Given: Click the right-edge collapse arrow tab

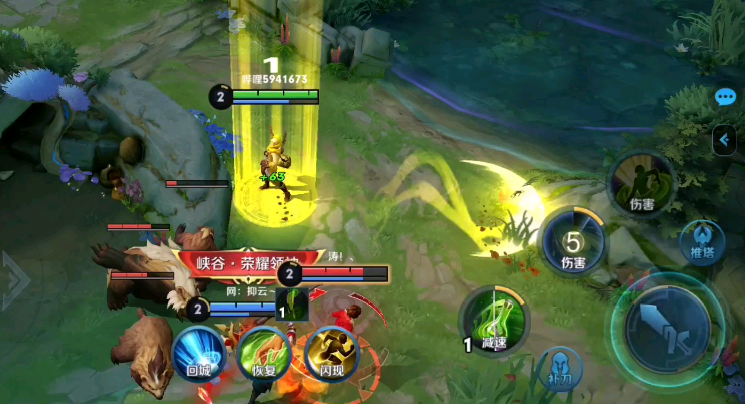Looking at the screenshot, I should [725, 140].
